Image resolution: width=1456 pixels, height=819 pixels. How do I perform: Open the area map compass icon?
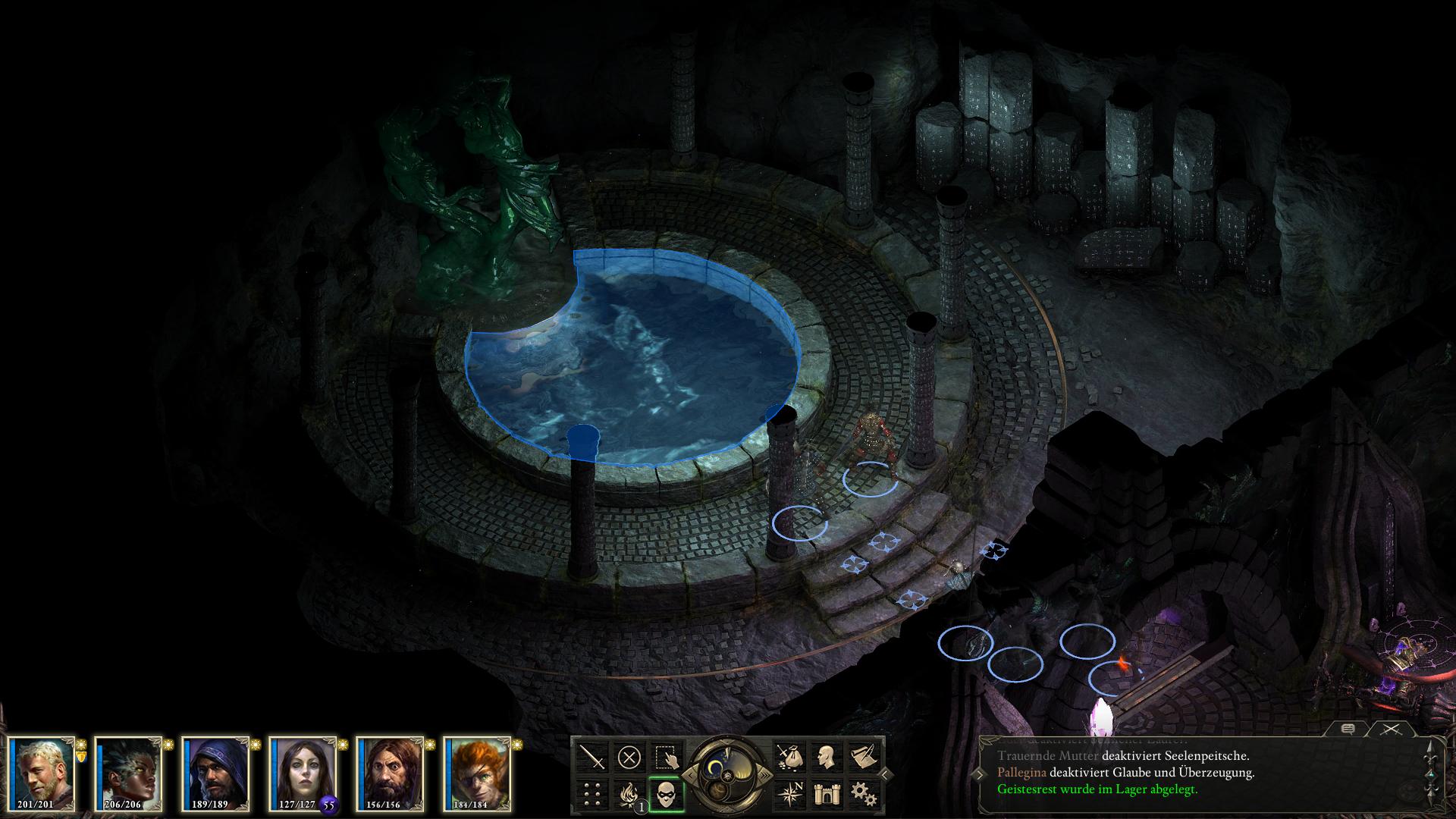[x=789, y=794]
